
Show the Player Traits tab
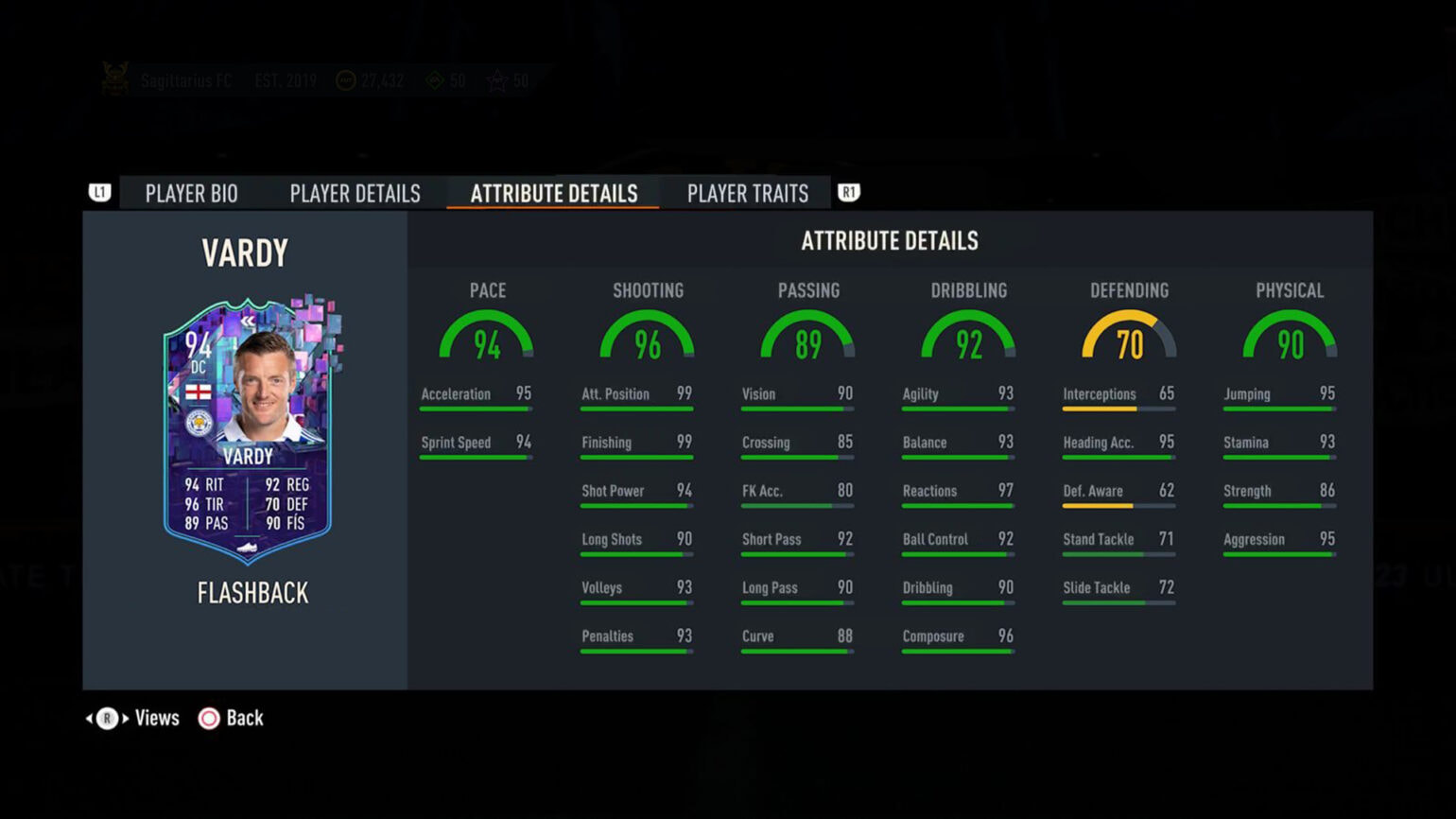tap(747, 194)
